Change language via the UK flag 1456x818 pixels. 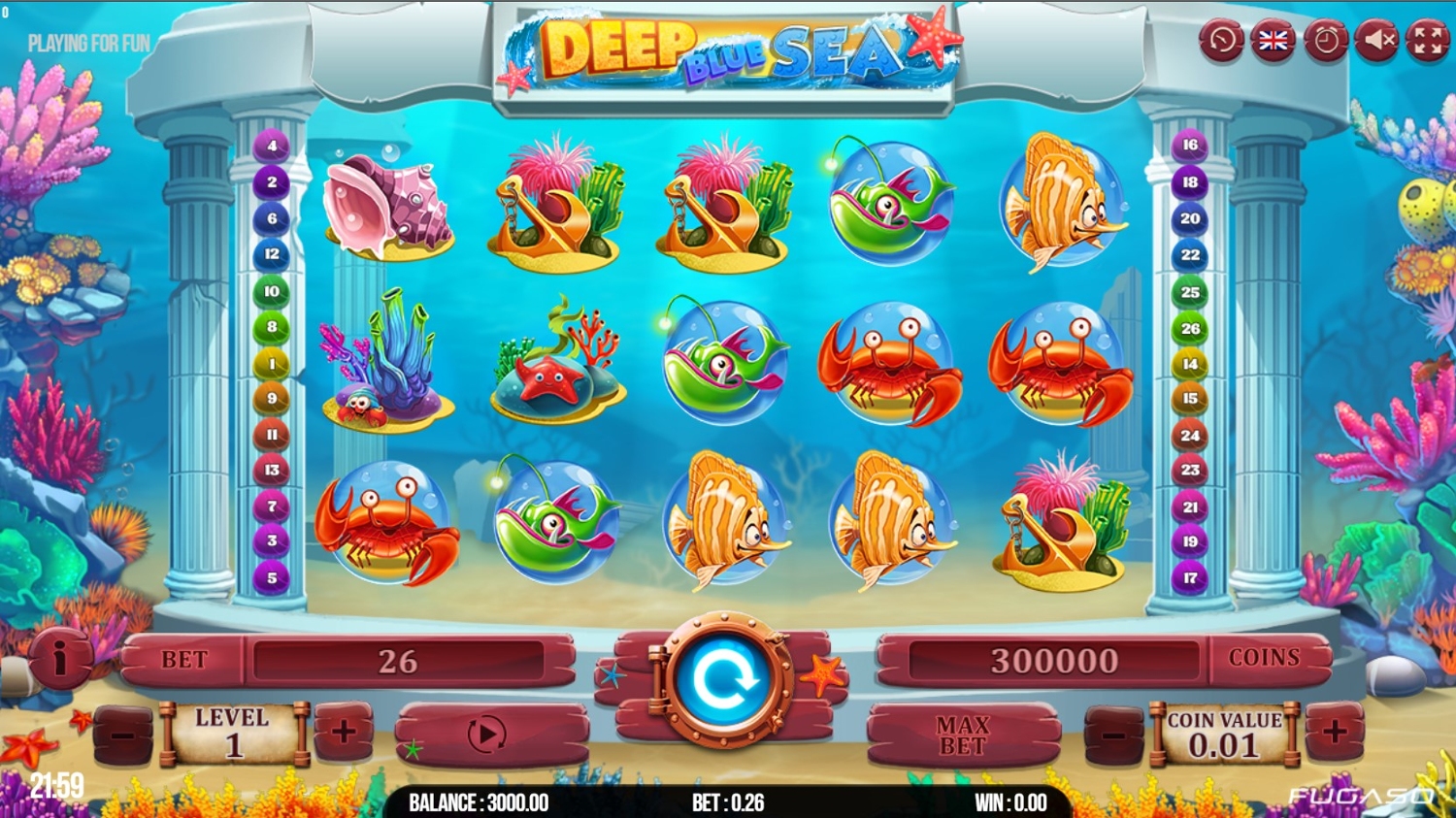click(x=1273, y=41)
